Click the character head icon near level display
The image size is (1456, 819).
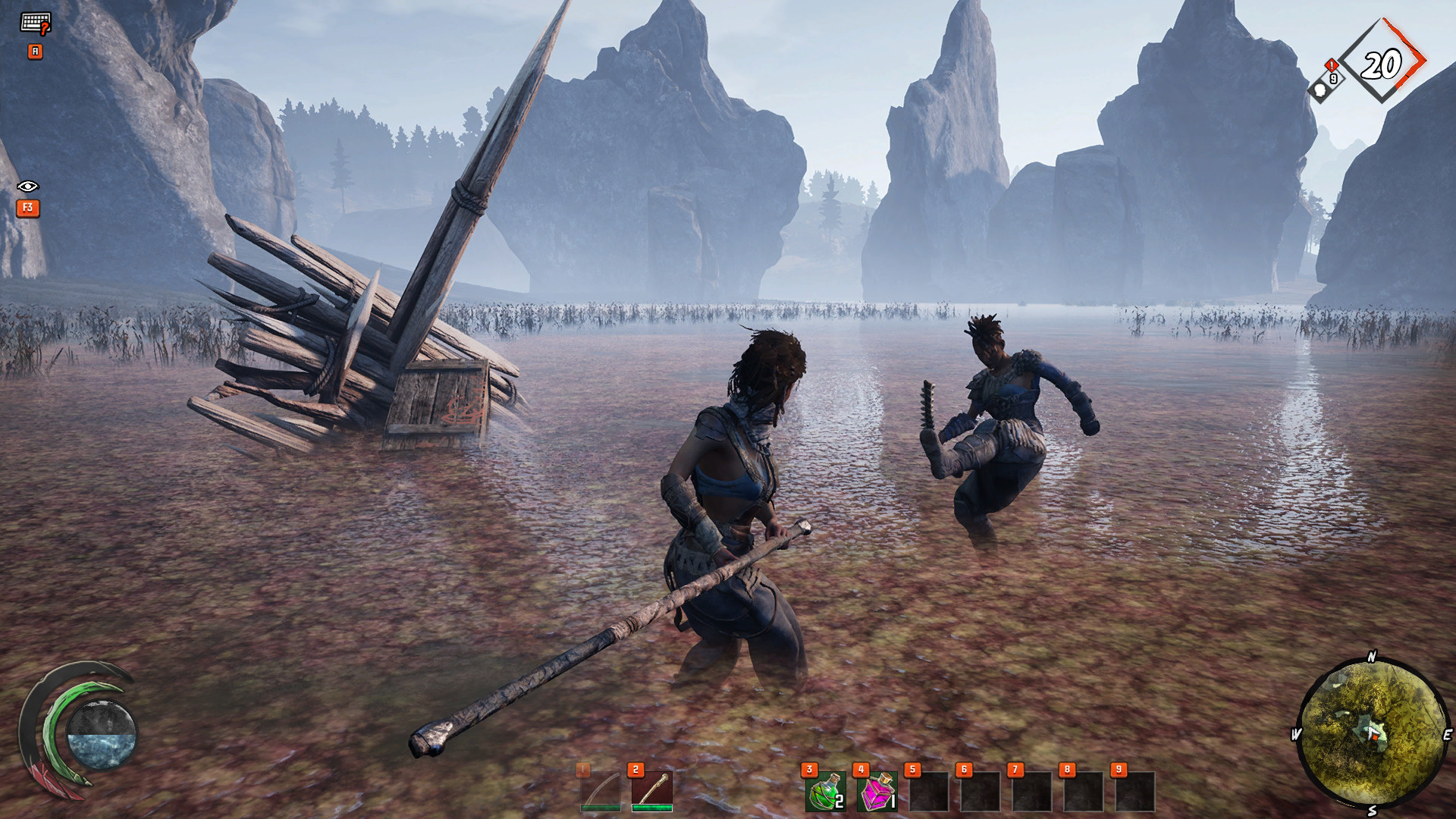[1320, 91]
